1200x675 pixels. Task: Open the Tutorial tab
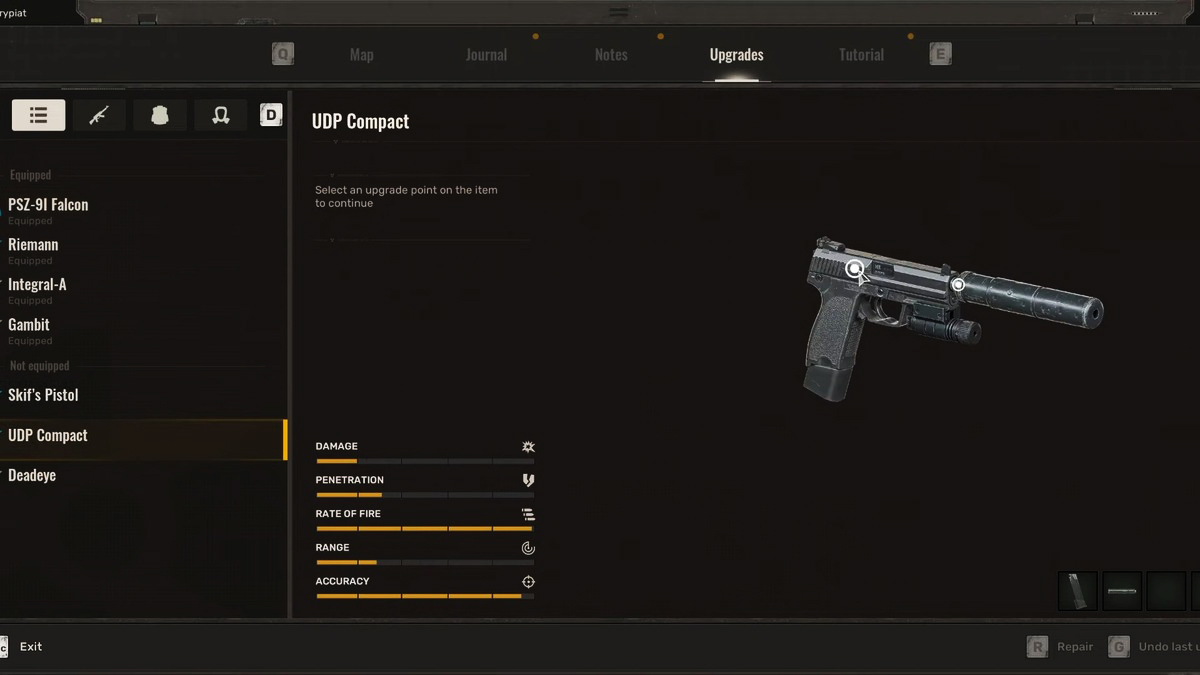861,55
